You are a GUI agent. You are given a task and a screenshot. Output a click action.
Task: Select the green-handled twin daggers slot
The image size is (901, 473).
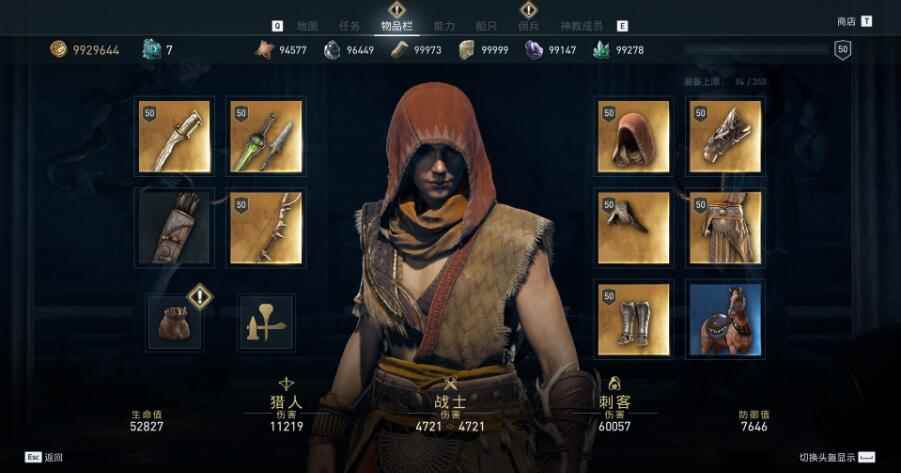[x=265, y=136]
